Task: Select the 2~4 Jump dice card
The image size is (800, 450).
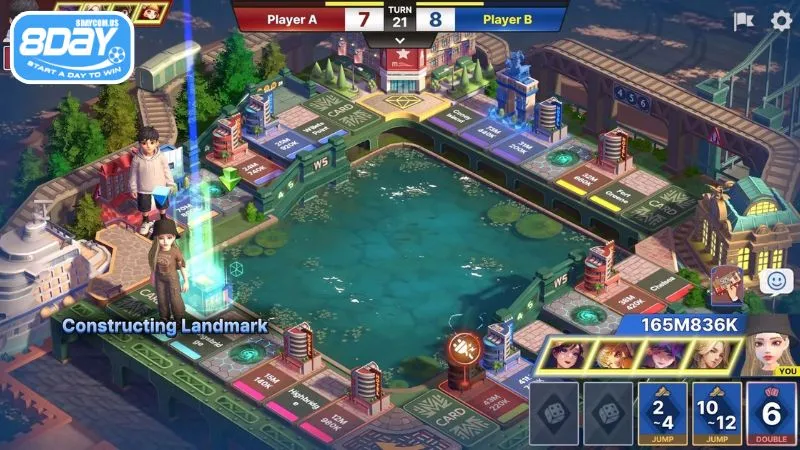Action: 658,413
